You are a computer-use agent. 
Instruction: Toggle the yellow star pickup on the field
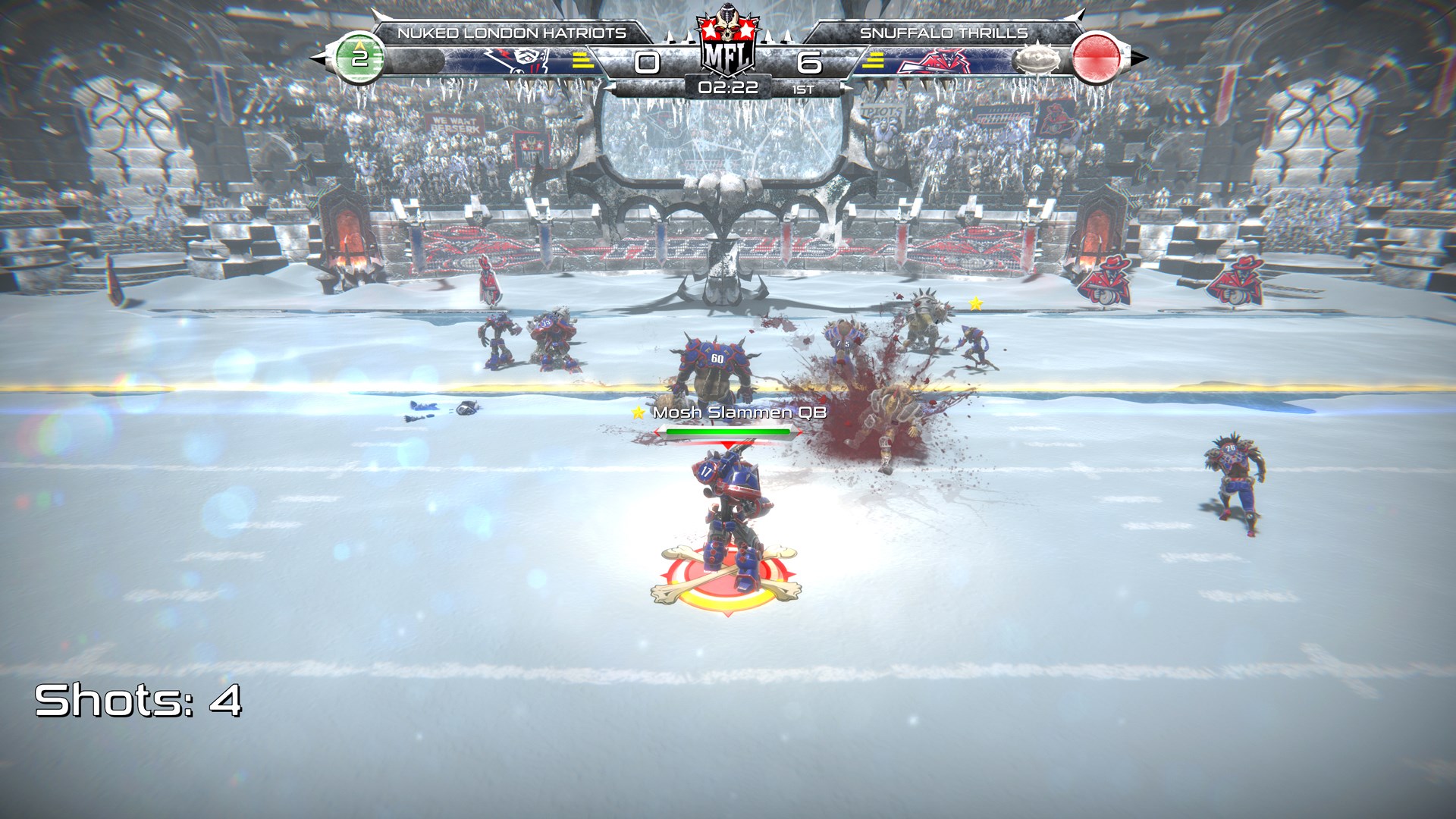(974, 304)
